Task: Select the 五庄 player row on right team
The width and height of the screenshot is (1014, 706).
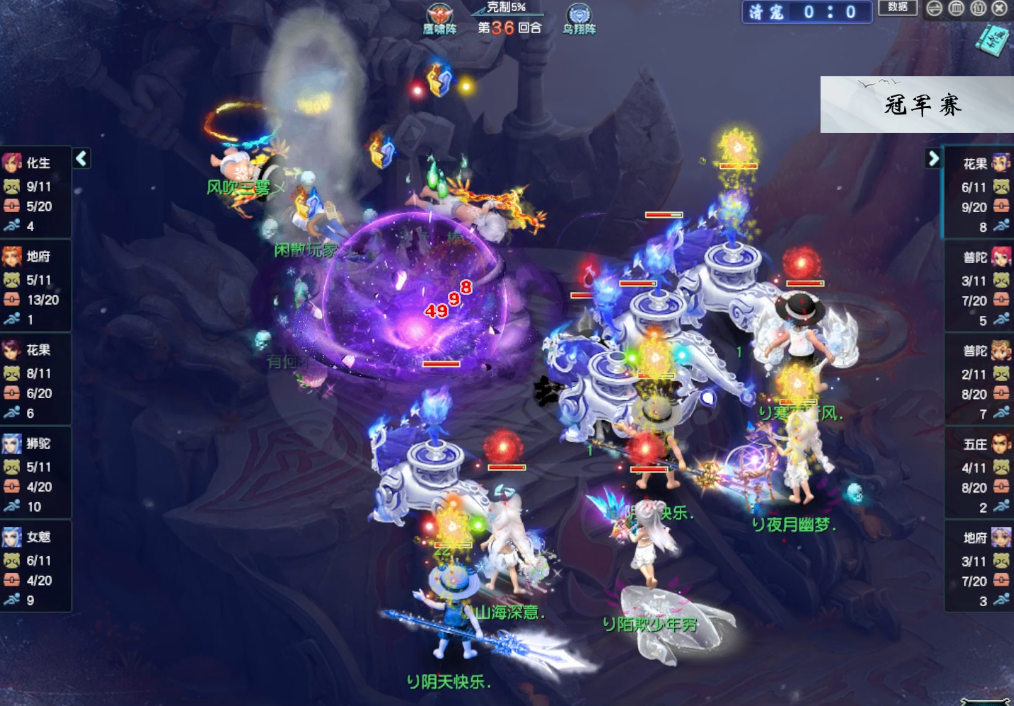Action: 978,473
